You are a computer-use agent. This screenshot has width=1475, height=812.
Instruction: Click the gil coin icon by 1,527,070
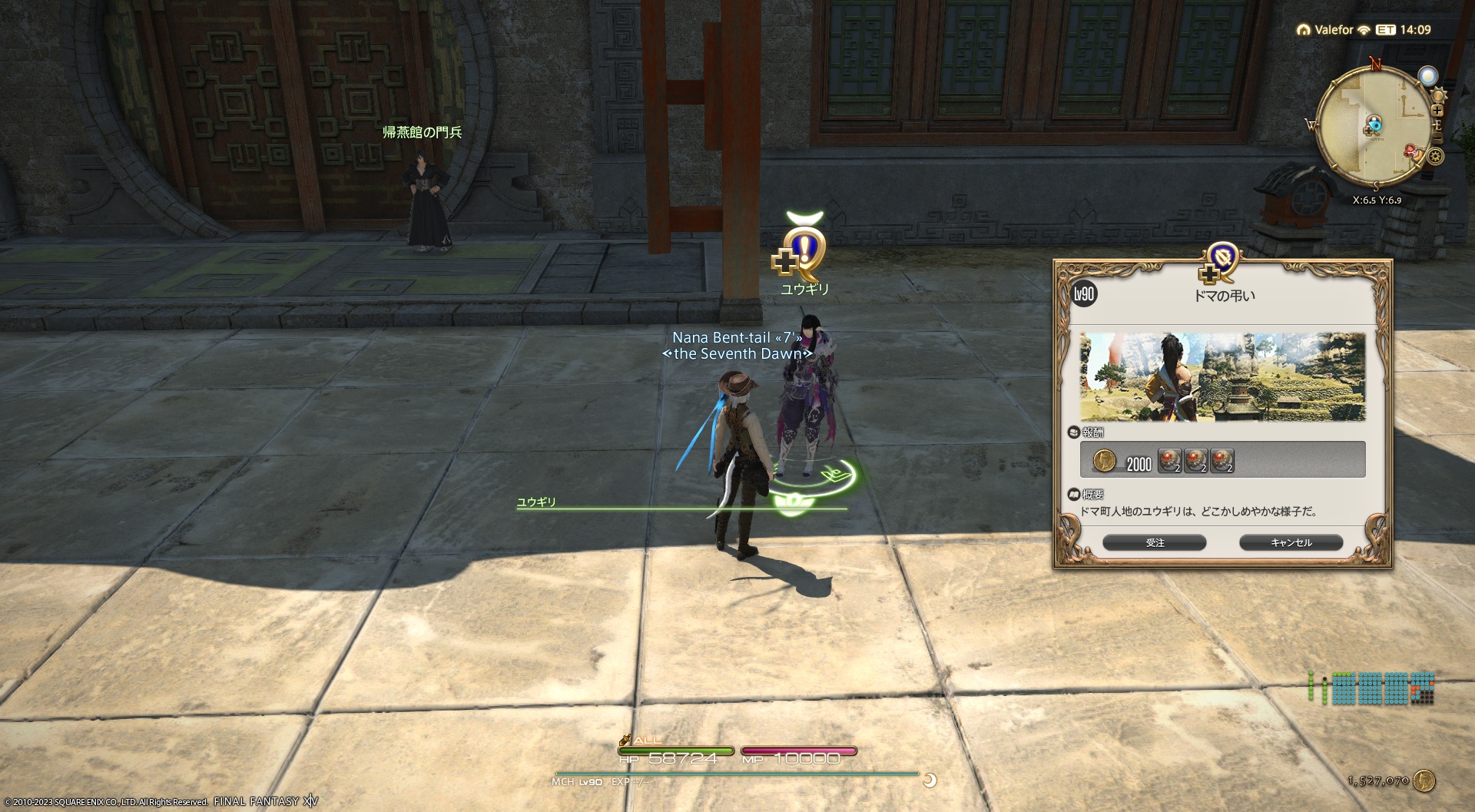tap(1424, 781)
